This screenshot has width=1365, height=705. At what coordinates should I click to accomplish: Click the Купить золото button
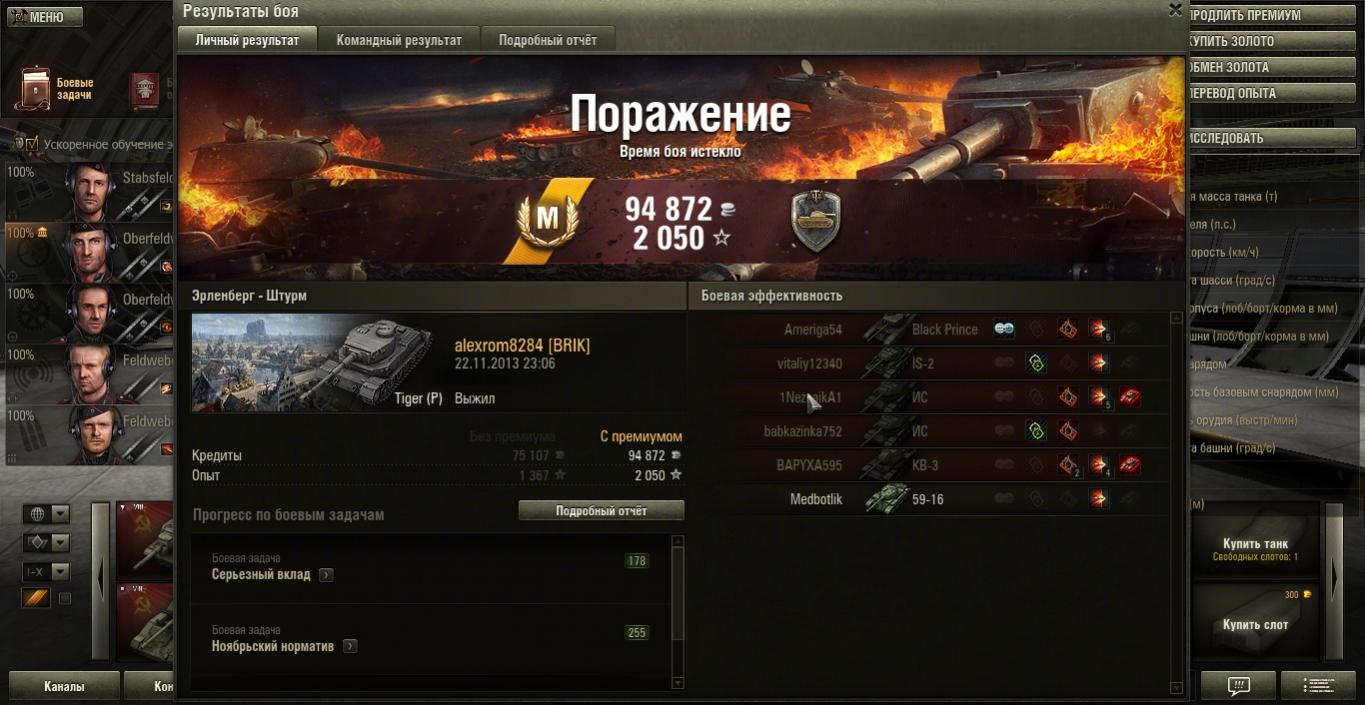tap(1271, 42)
